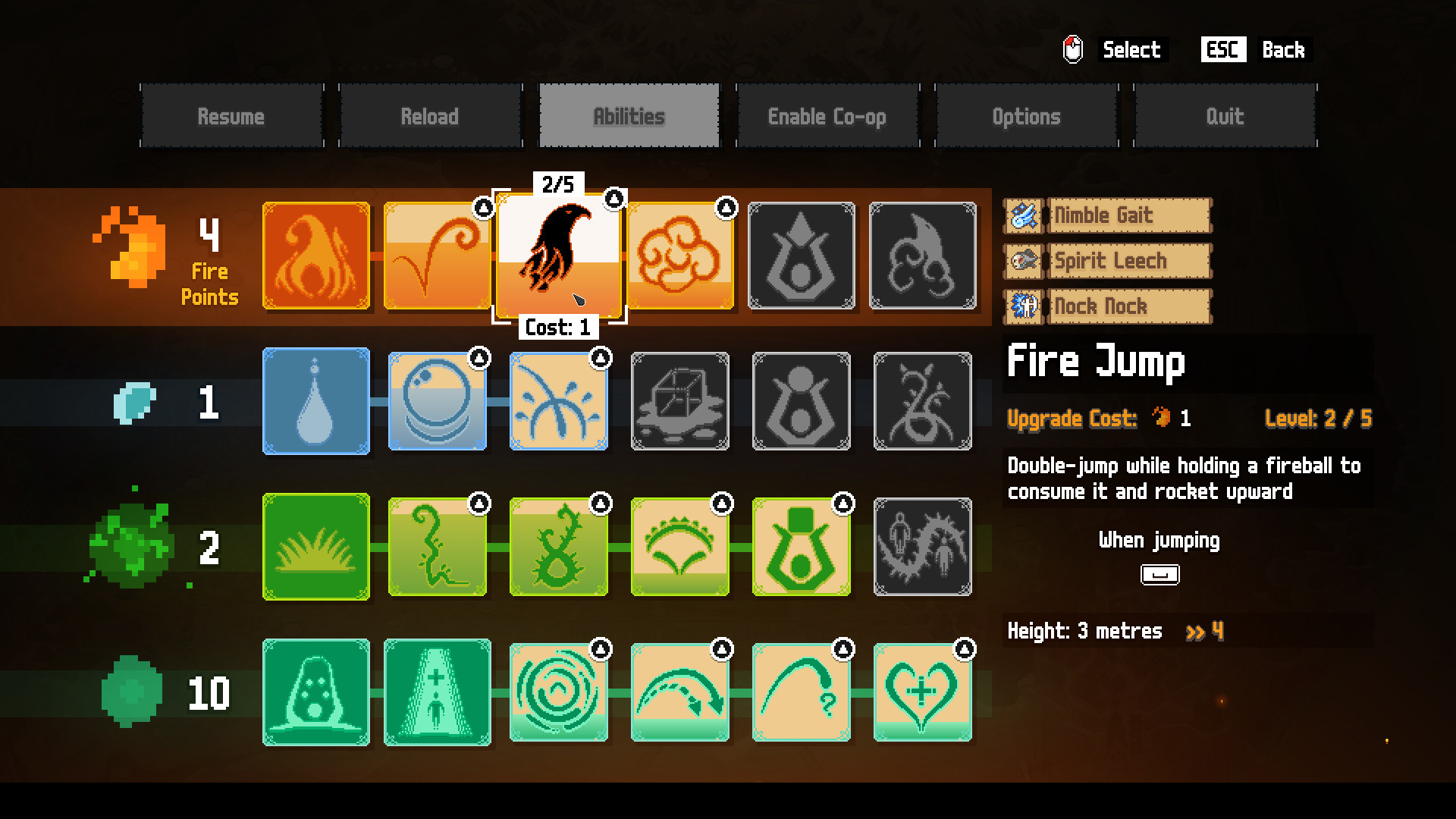The image size is (1456, 819).
Task: Open the Spirit Leech ability icon
Action: (1023, 261)
